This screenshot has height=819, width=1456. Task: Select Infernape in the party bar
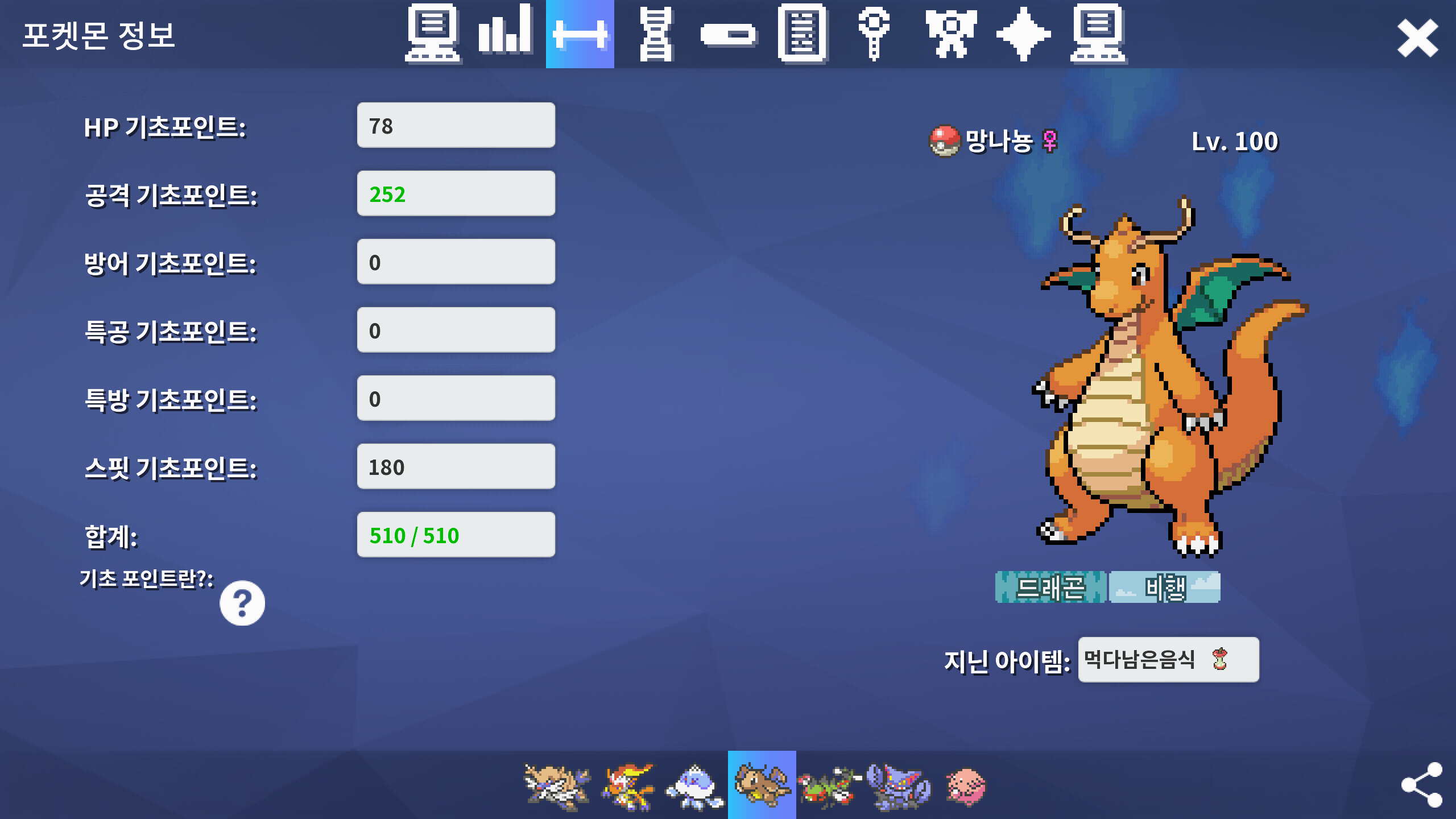click(x=627, y=786)
